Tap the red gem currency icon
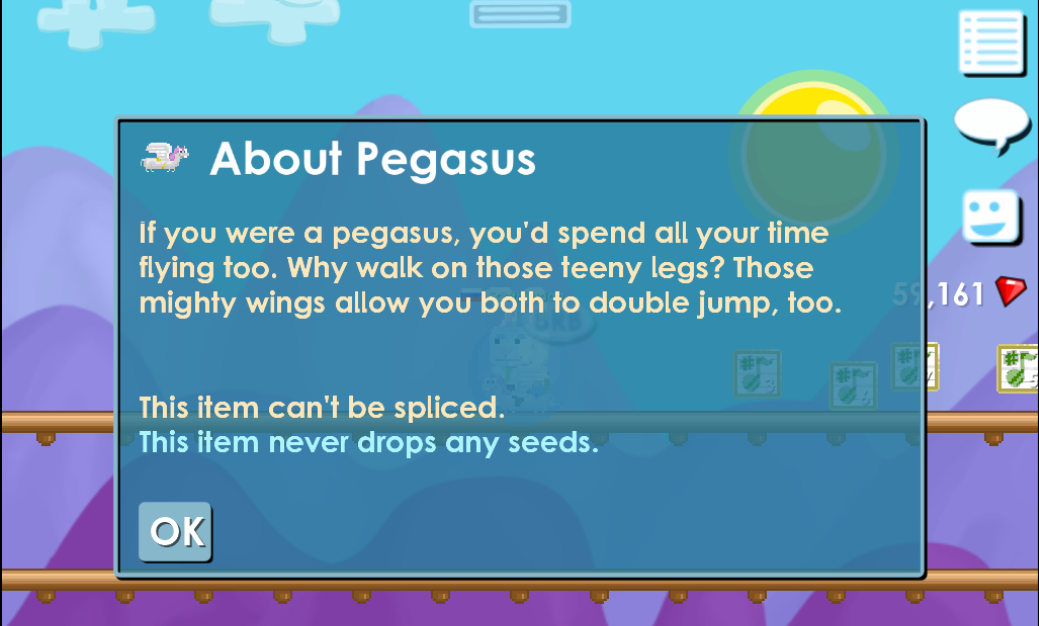1039x626 pixels. click(x=1010, y=293)
